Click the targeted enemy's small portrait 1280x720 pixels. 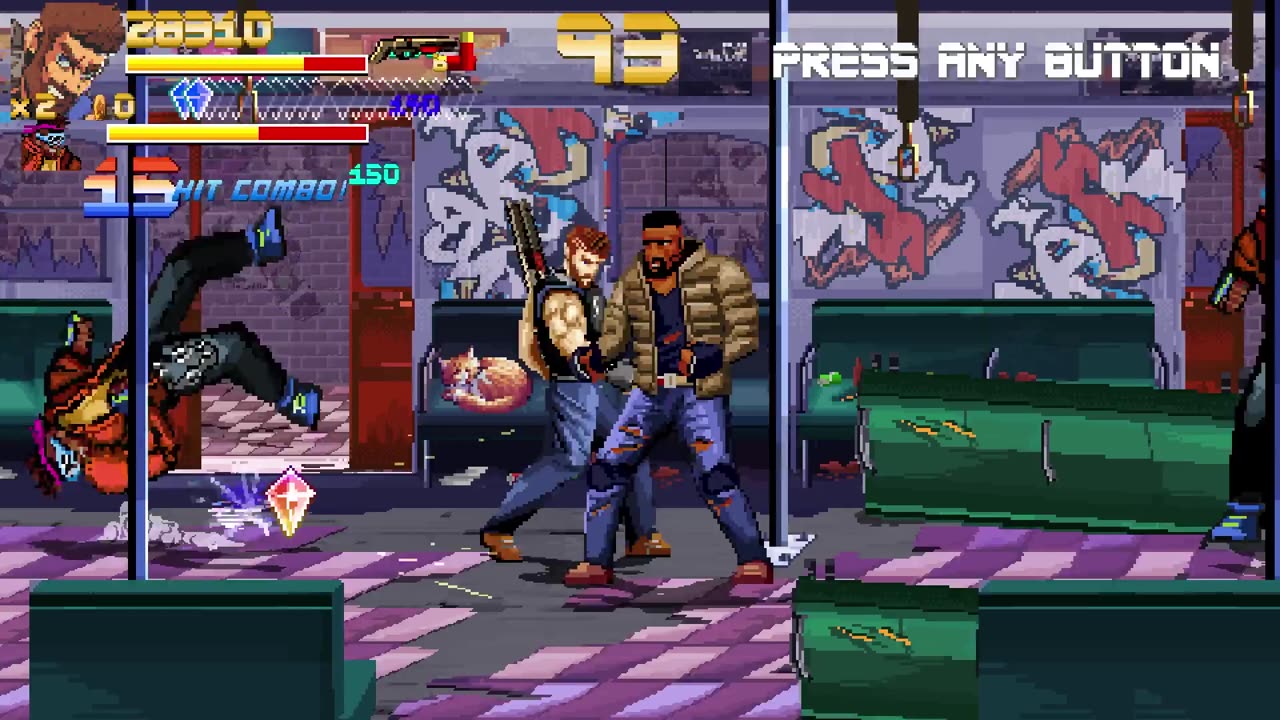pos(50,146)
